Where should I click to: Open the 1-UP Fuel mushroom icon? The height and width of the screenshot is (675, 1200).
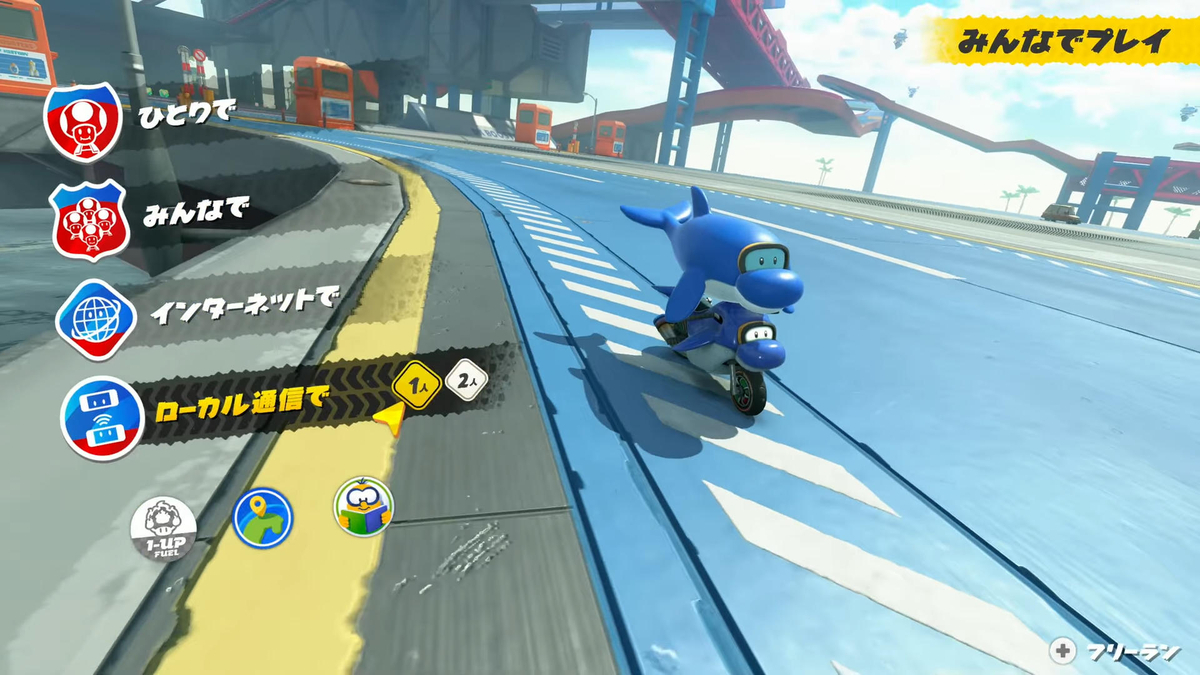coord(163,528)
